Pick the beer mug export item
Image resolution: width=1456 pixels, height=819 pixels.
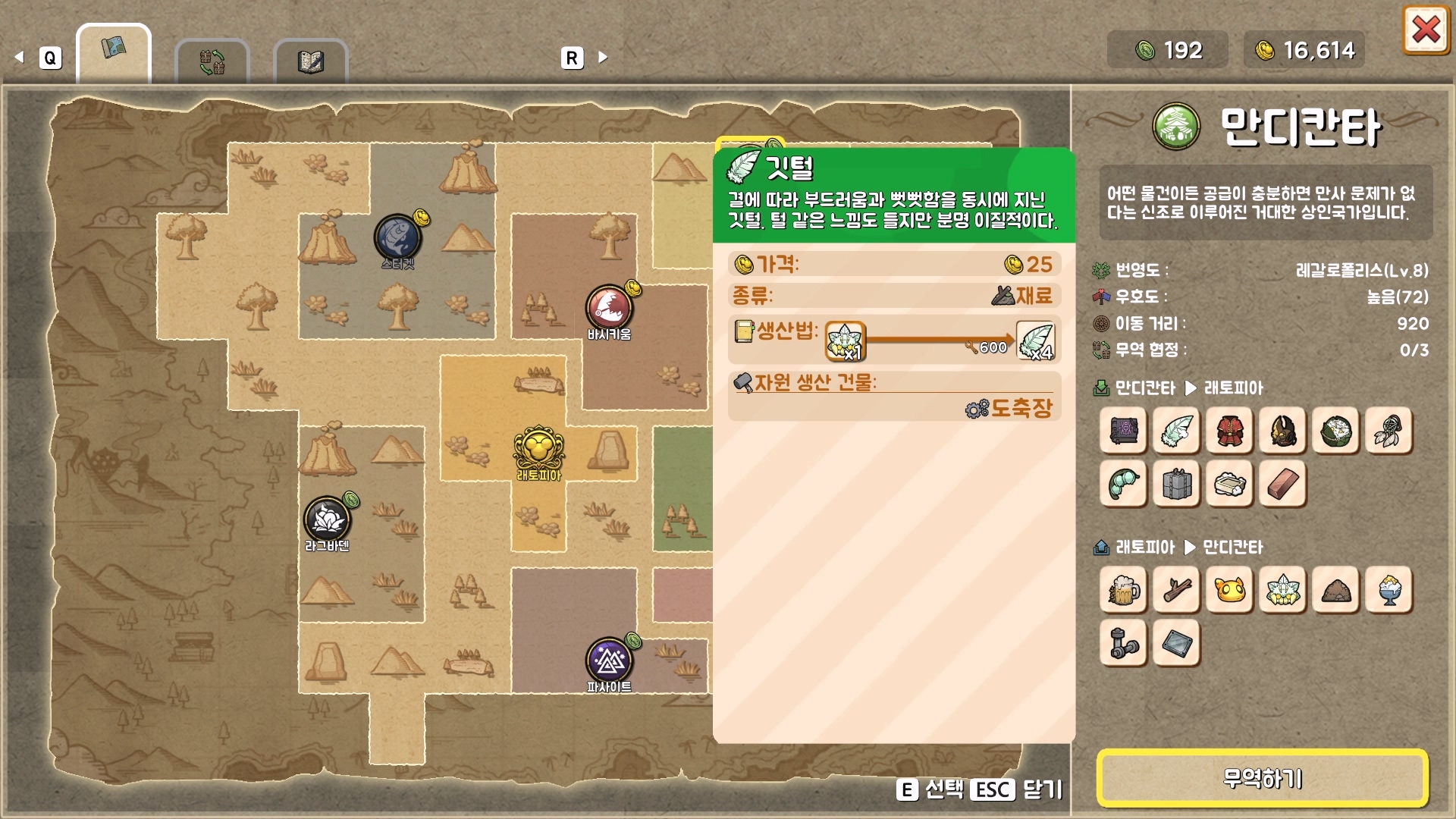(x=1123, y=590)
